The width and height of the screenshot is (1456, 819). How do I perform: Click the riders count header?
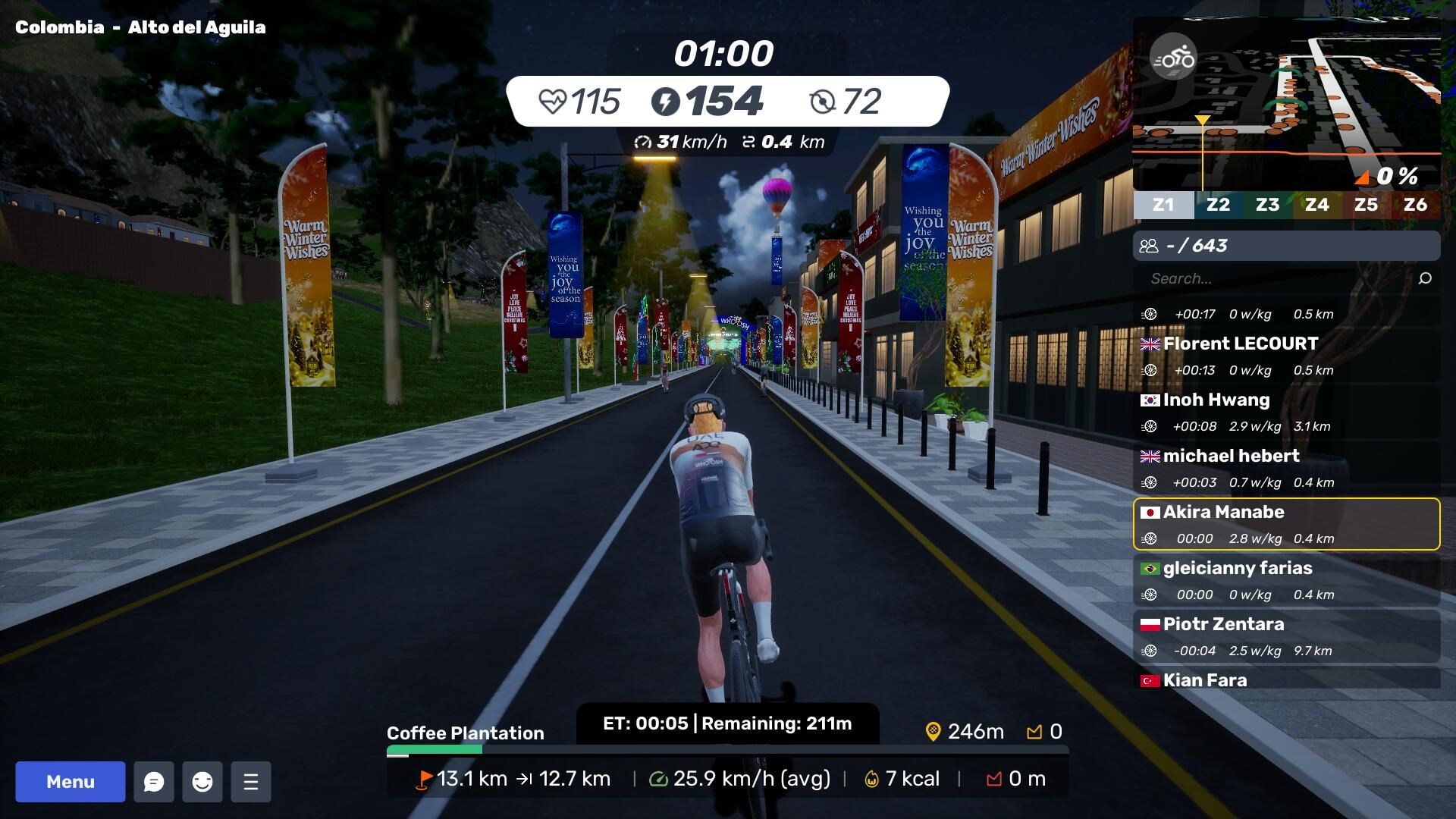1286,246
